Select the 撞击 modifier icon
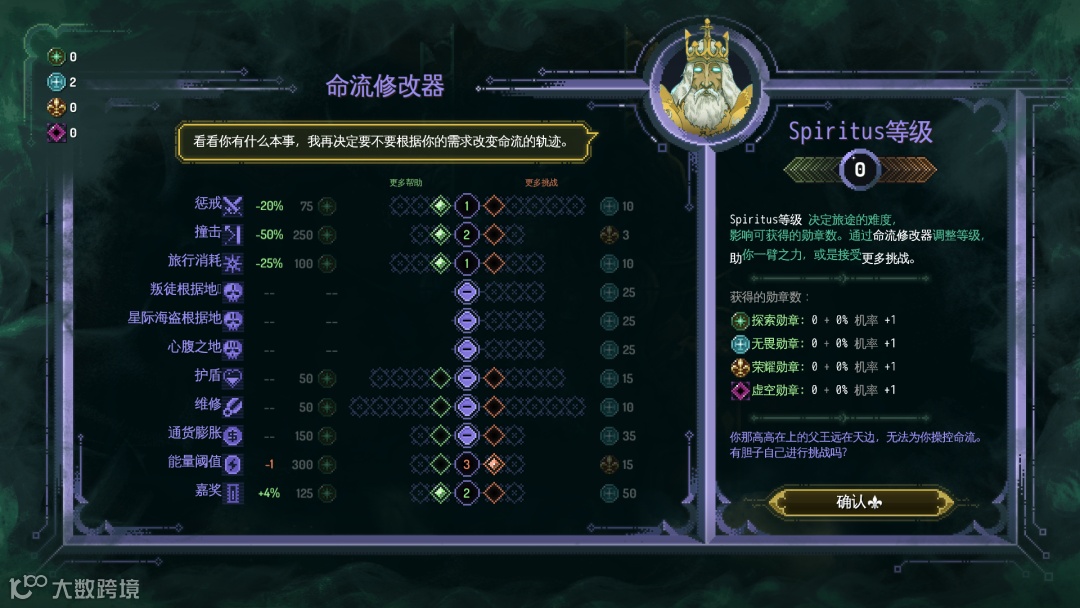This screenshot has height=608, width=1080. point(233,235)
